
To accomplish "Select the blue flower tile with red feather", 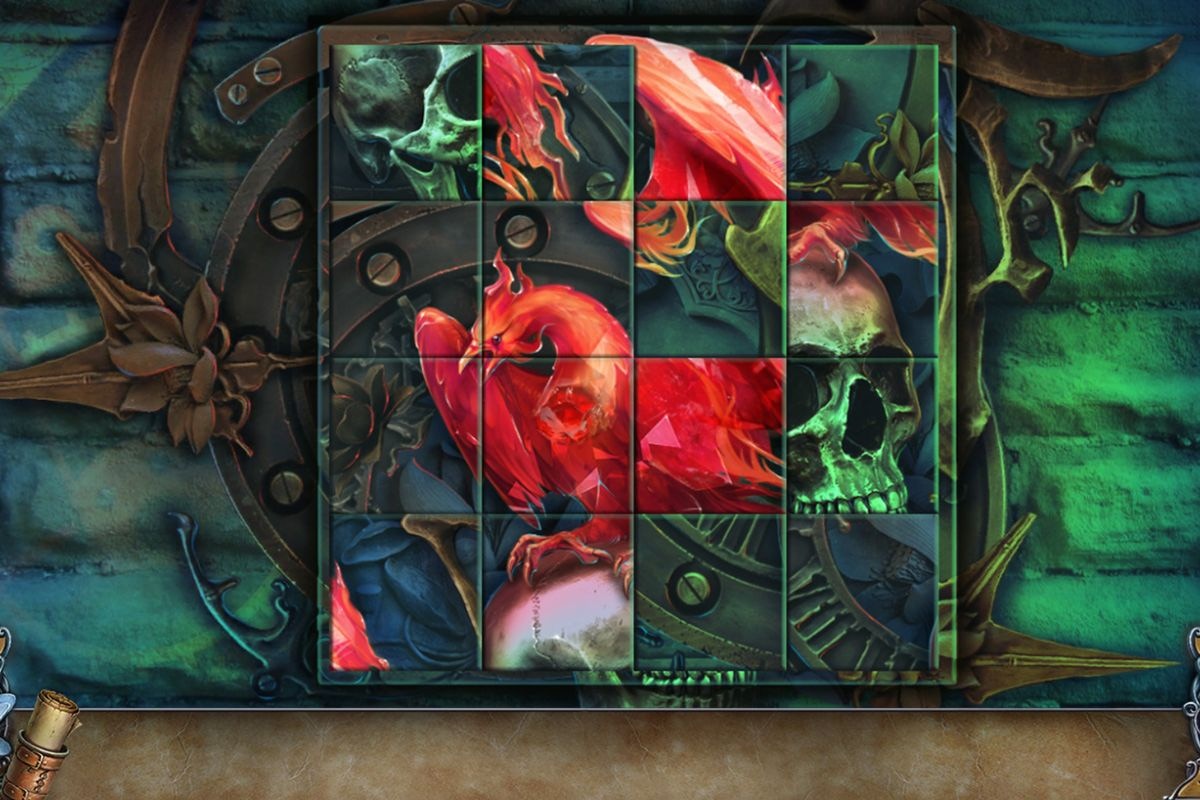I will [x=405, y=591].
